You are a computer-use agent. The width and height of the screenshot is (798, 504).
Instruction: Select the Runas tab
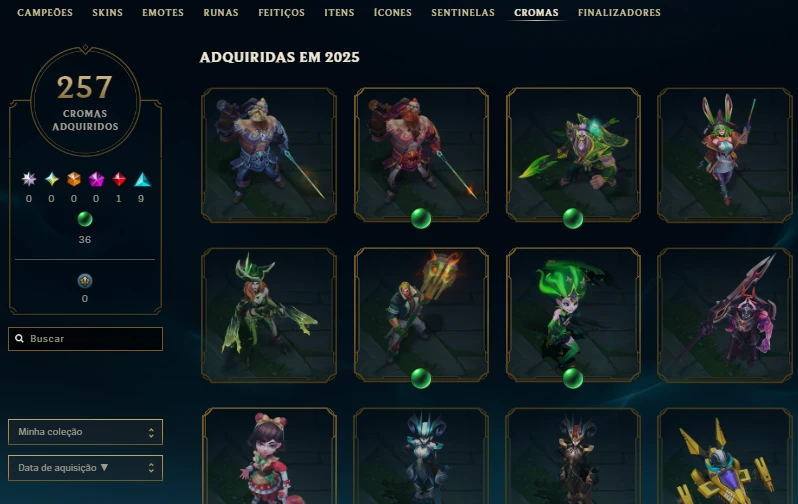[220, 13]
